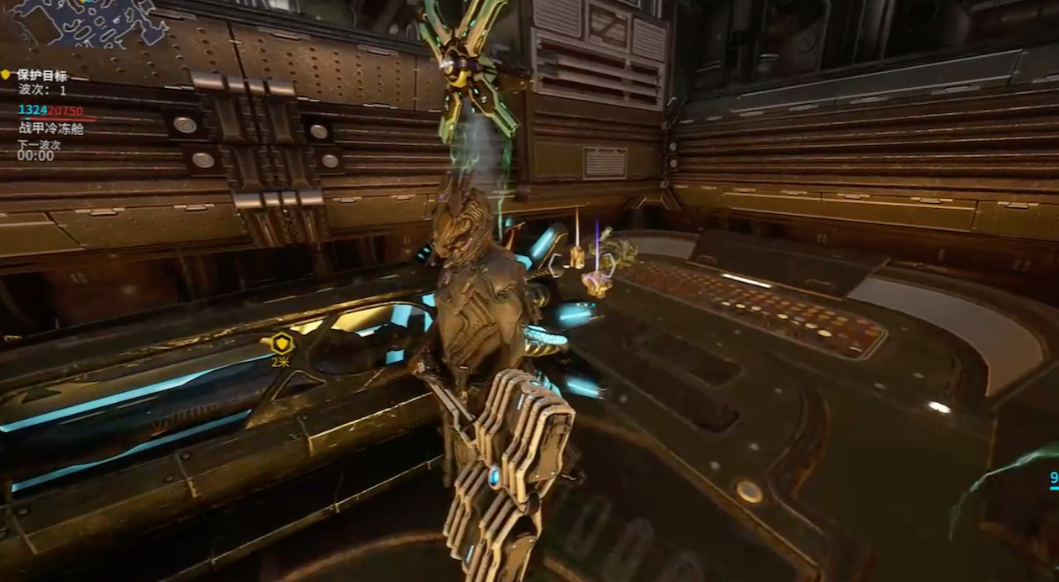Open the minimap overlay
Viewport: 1059px width, 582px height.
[88, 22]
